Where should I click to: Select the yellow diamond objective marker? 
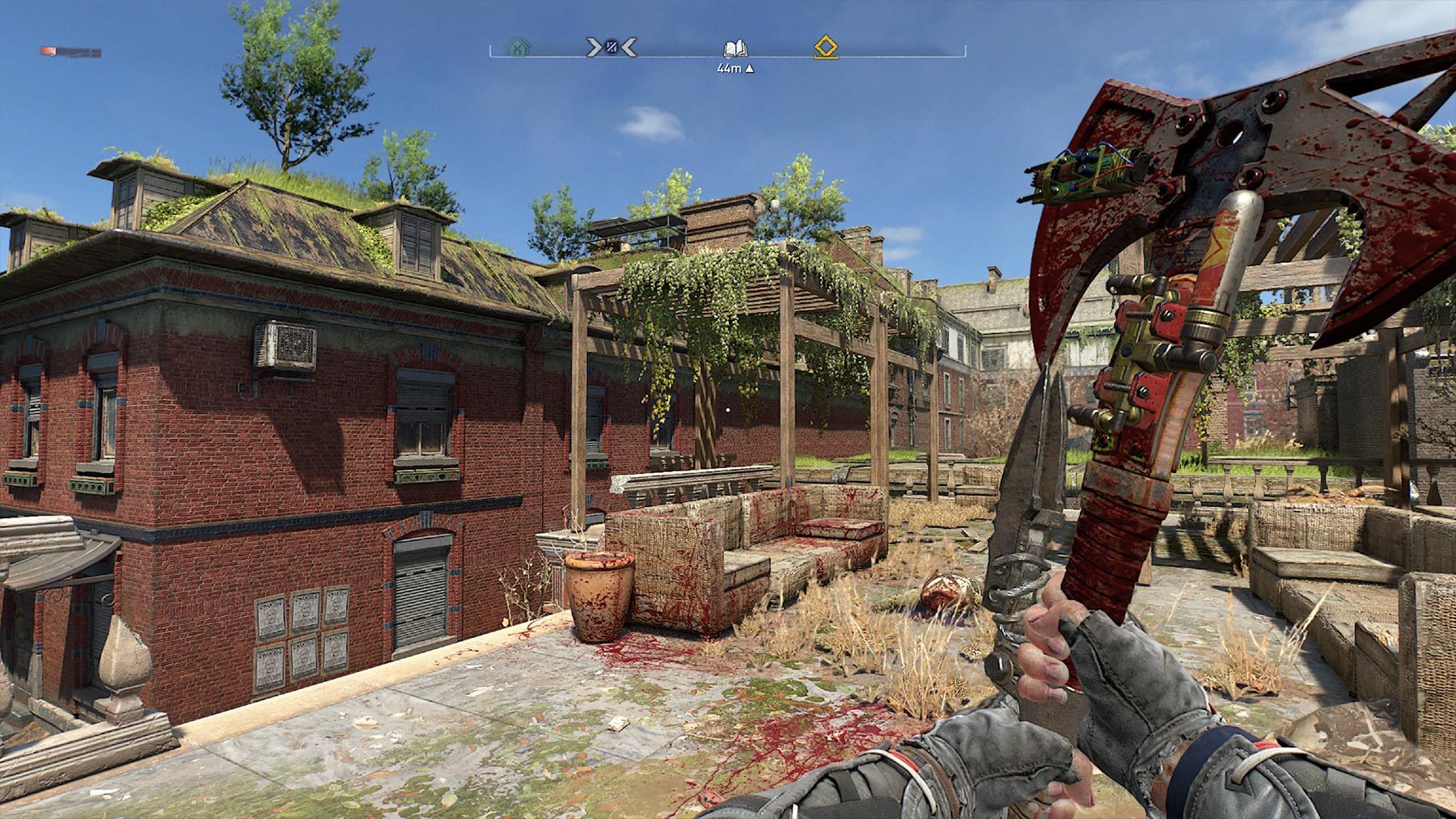coord(825,47)
